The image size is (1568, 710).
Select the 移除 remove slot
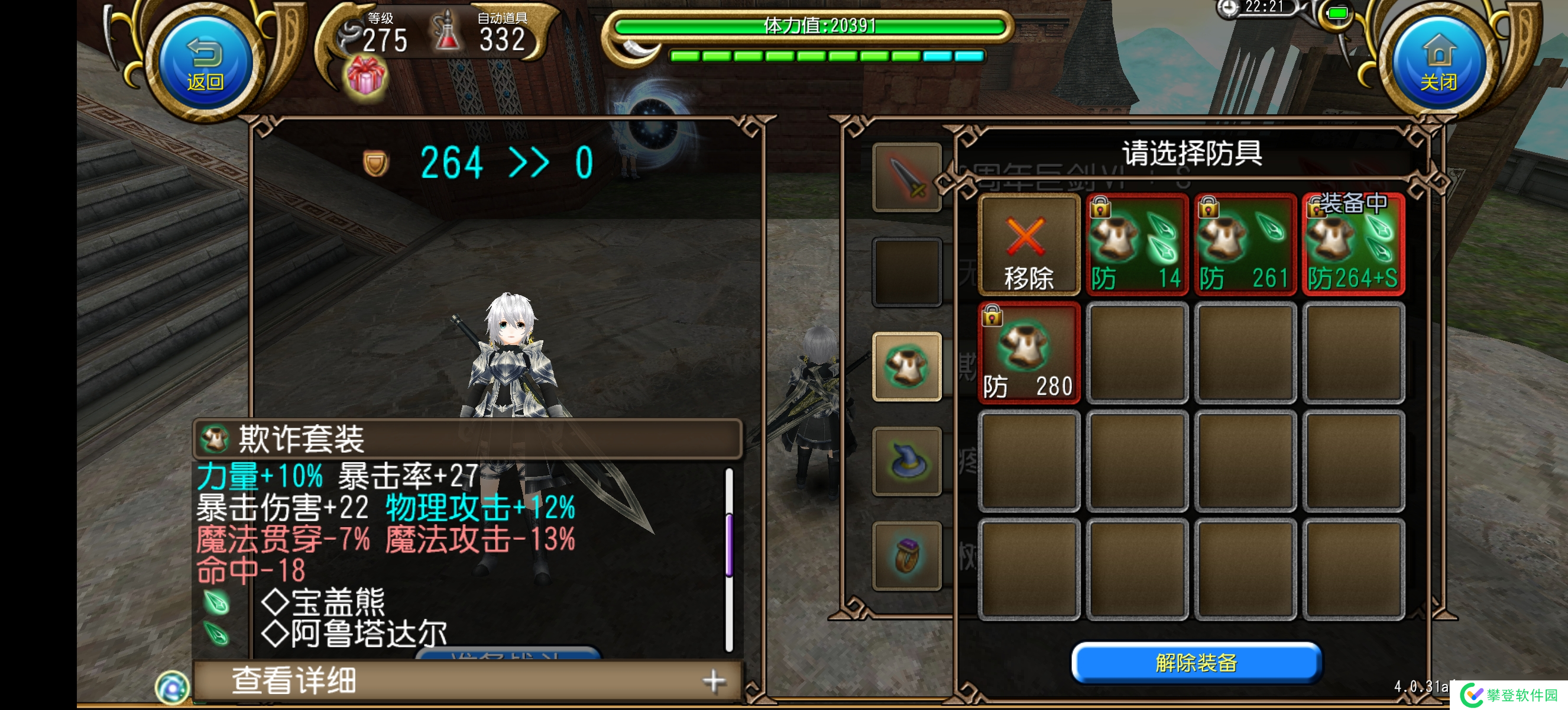[1028, 246]
